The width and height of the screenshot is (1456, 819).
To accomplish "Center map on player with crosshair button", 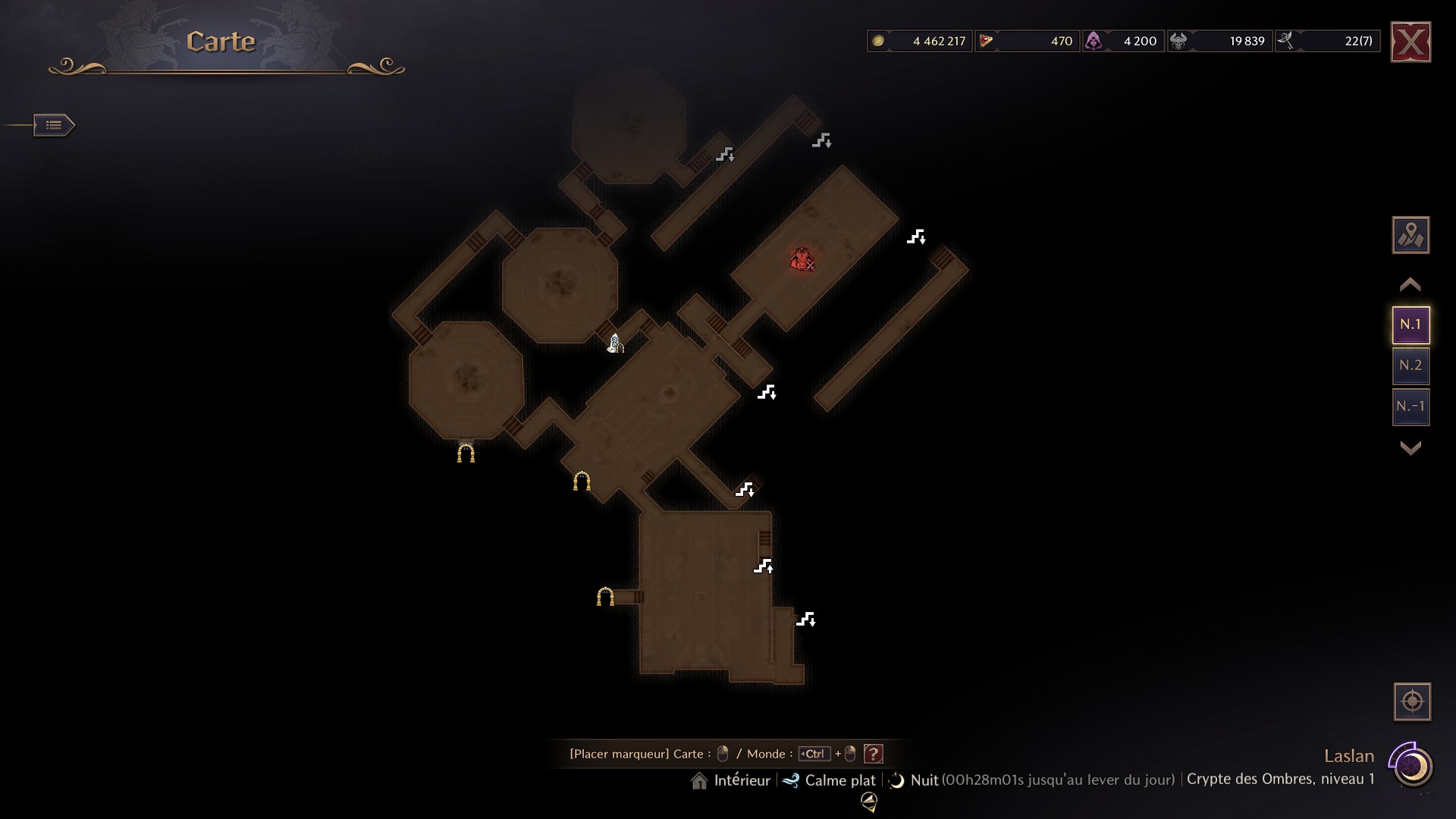I will (1412, 701).
